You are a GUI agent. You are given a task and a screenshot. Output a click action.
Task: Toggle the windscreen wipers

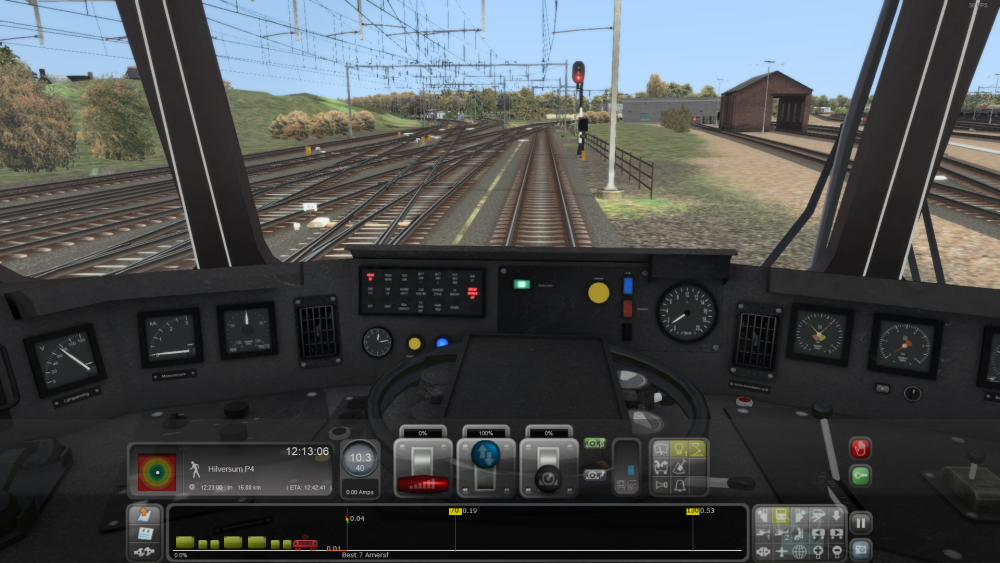pos(661,450)
